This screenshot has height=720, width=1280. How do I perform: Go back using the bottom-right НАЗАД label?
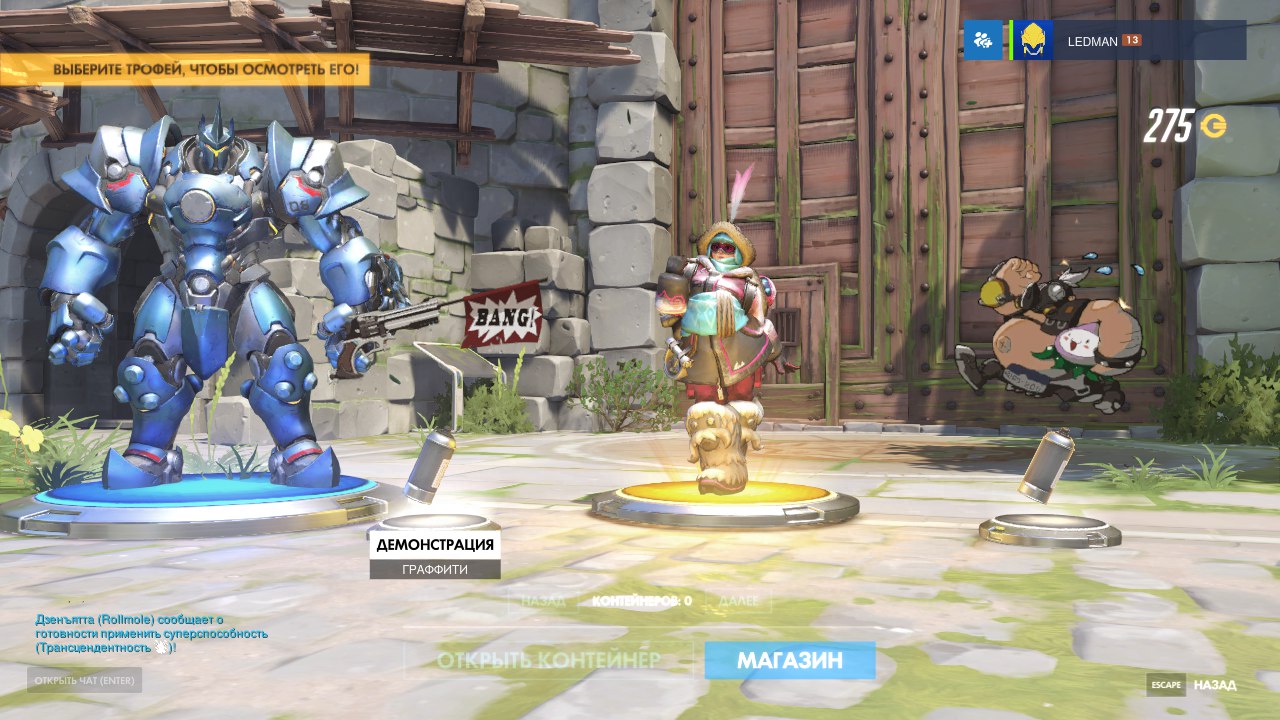1214,685
